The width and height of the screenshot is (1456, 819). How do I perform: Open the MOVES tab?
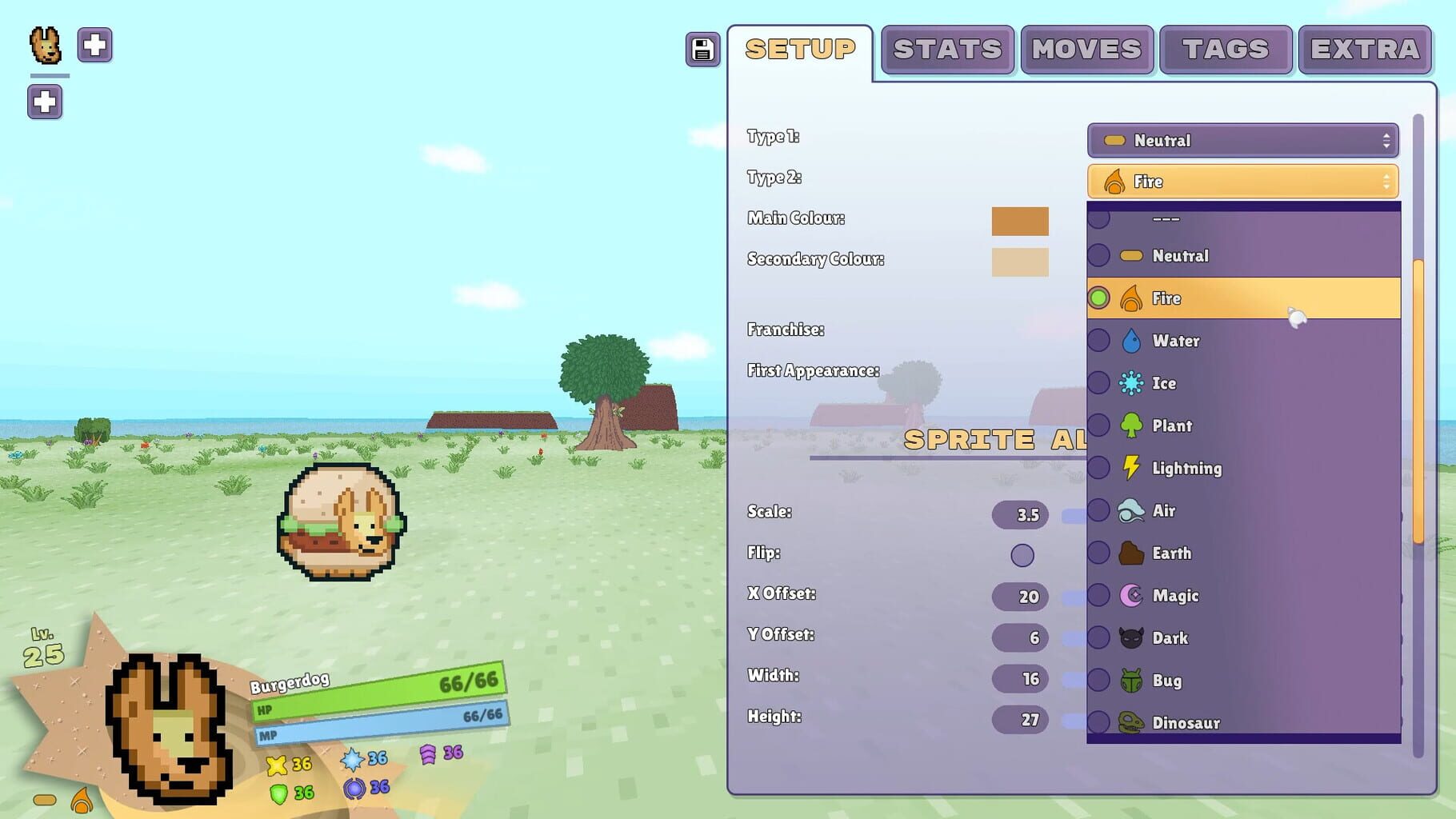[x=1086, y=50]
